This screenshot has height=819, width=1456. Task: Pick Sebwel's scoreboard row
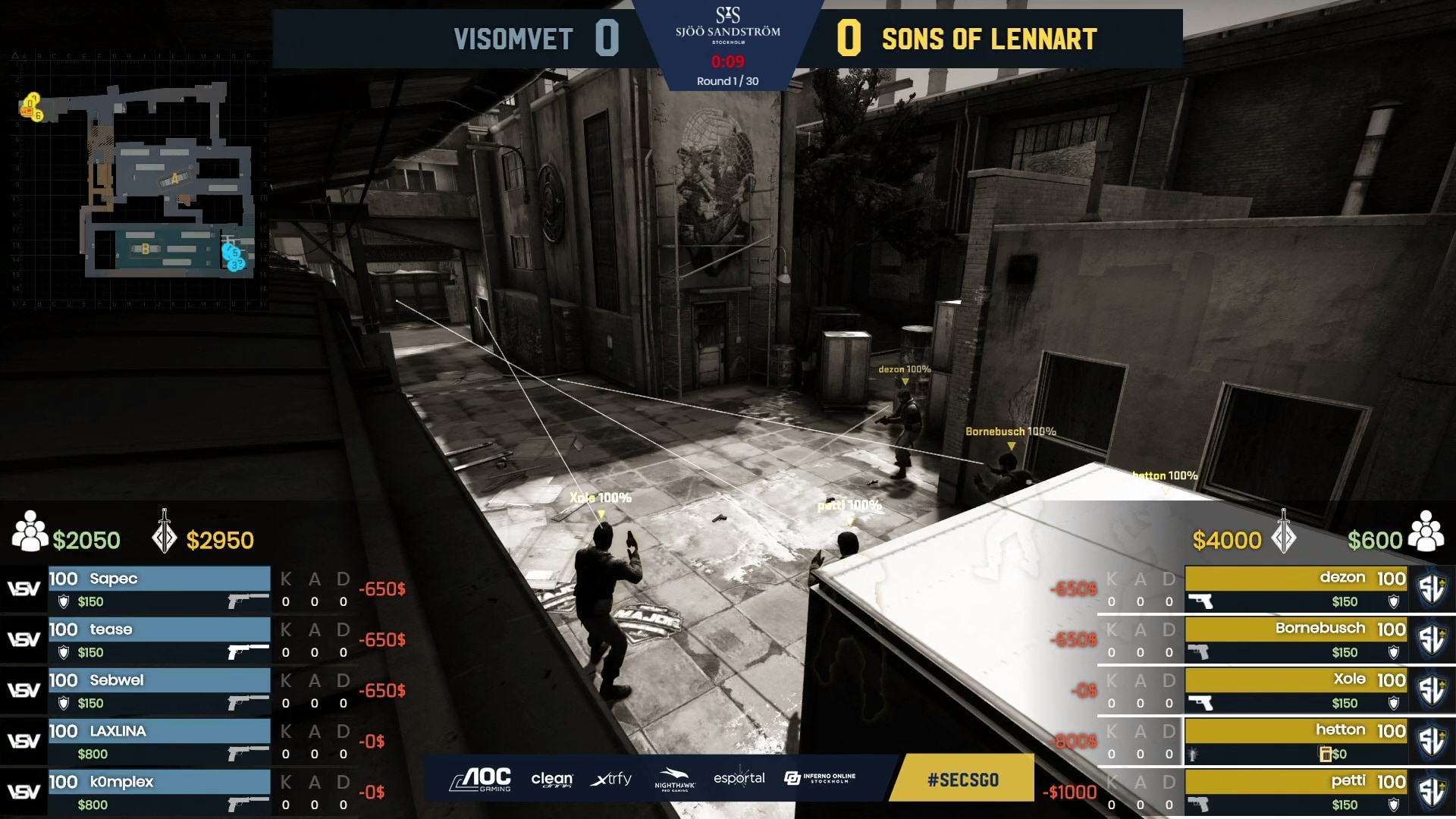pos(159,691)
